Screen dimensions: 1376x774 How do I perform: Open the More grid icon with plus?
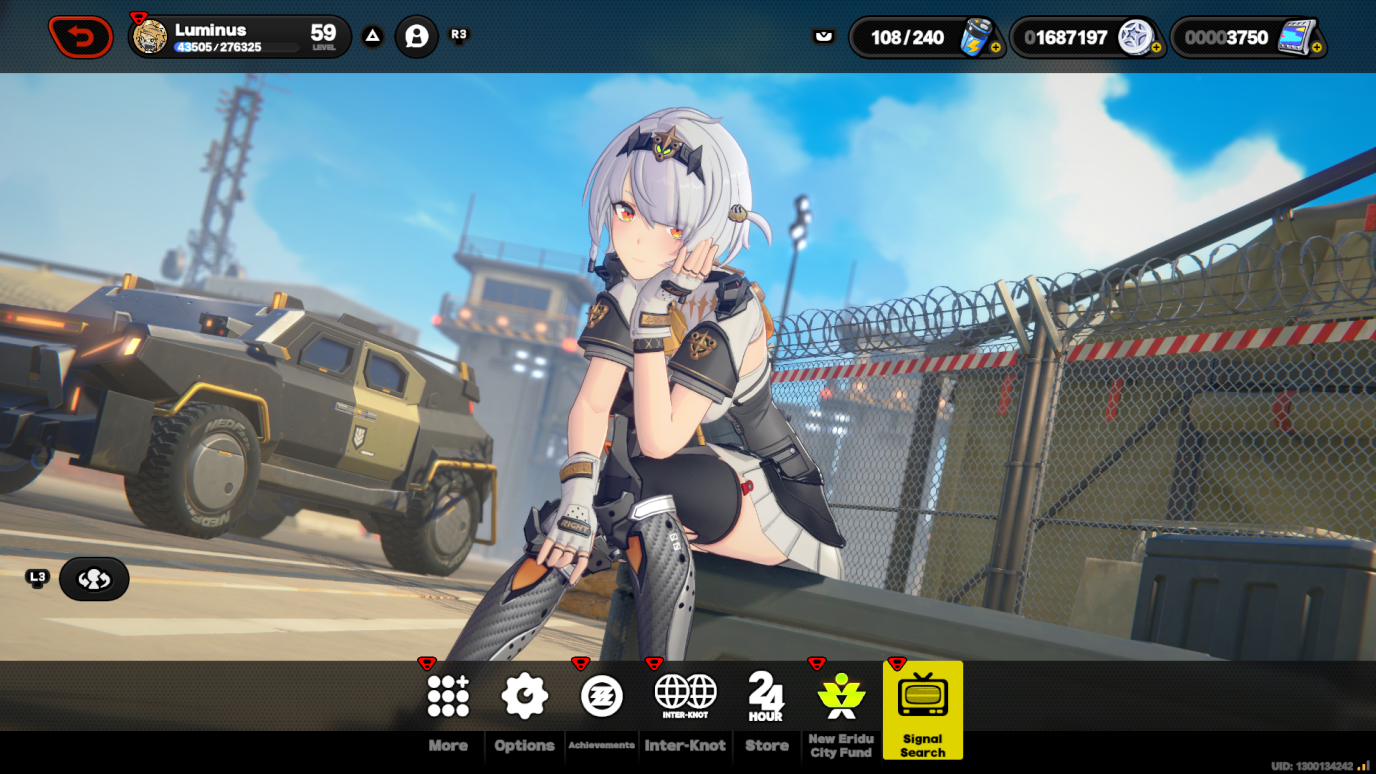click(448, 693)
